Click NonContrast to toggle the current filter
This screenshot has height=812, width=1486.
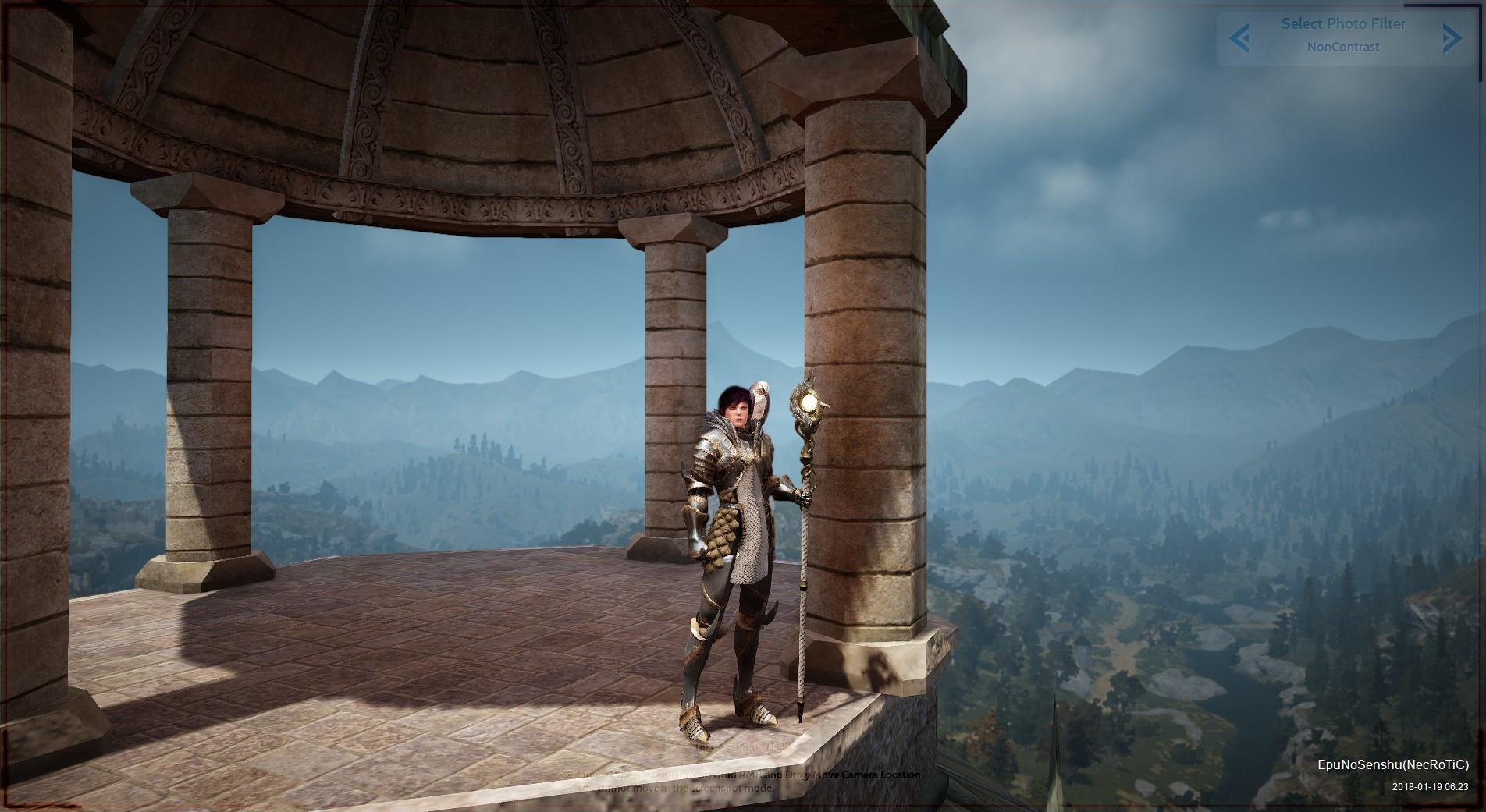pos(1344,47)
